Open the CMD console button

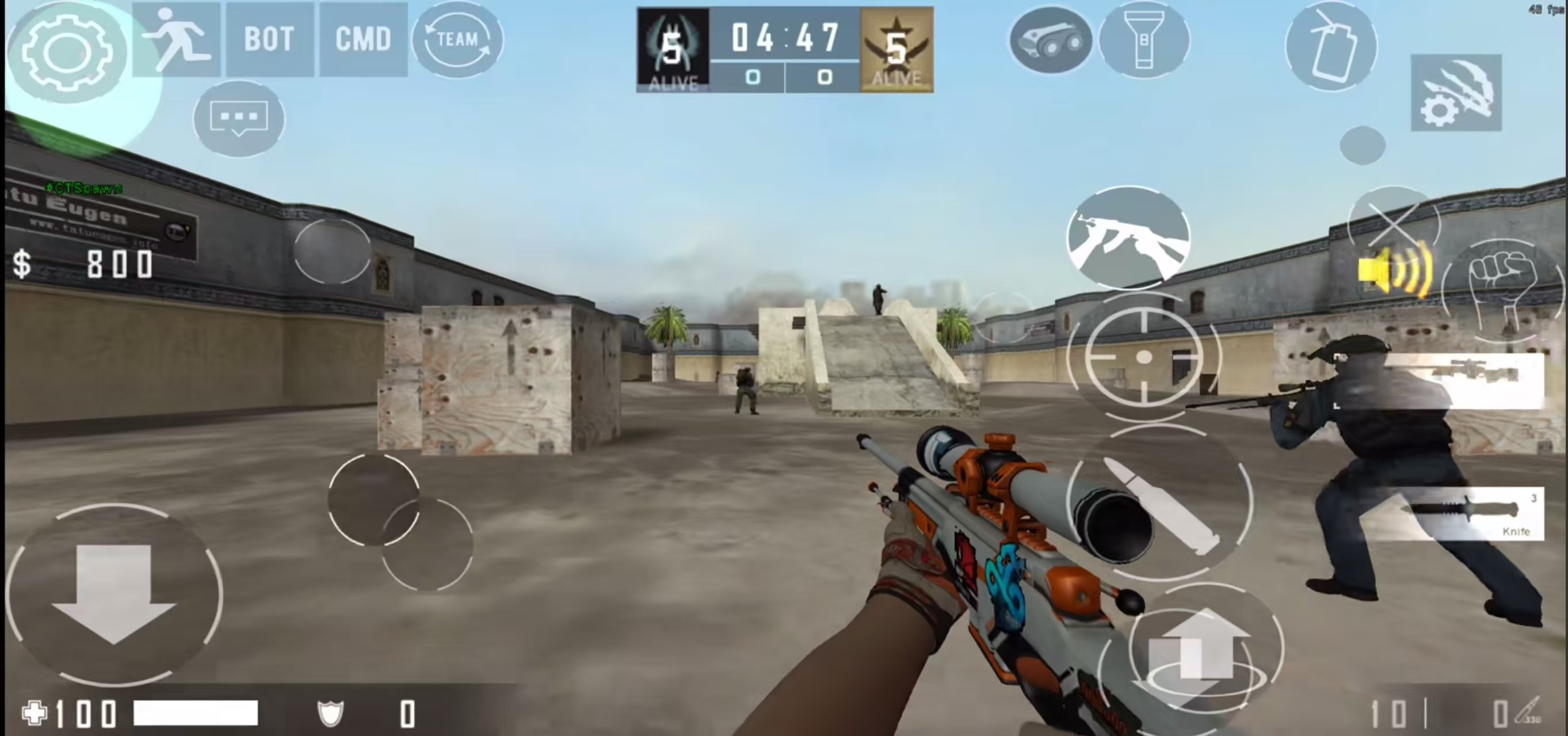click(x=363, y=40)
